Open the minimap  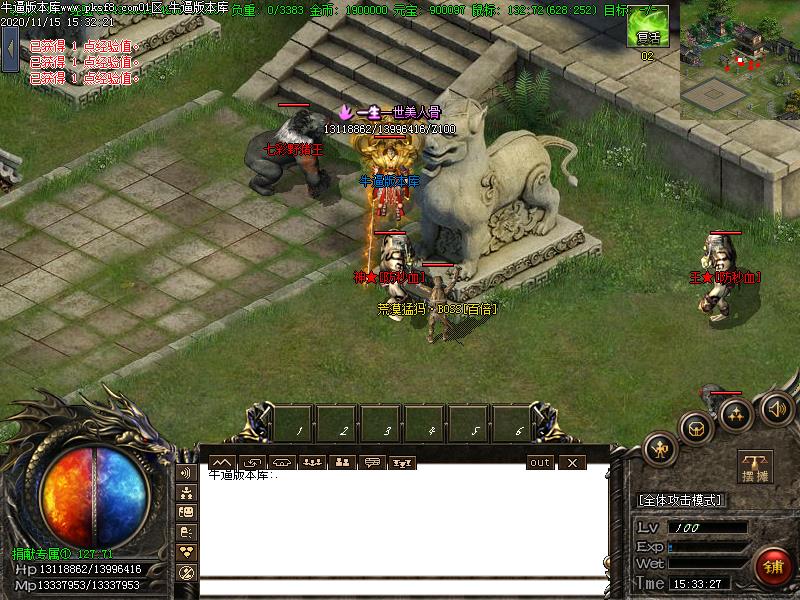[740, 60]
